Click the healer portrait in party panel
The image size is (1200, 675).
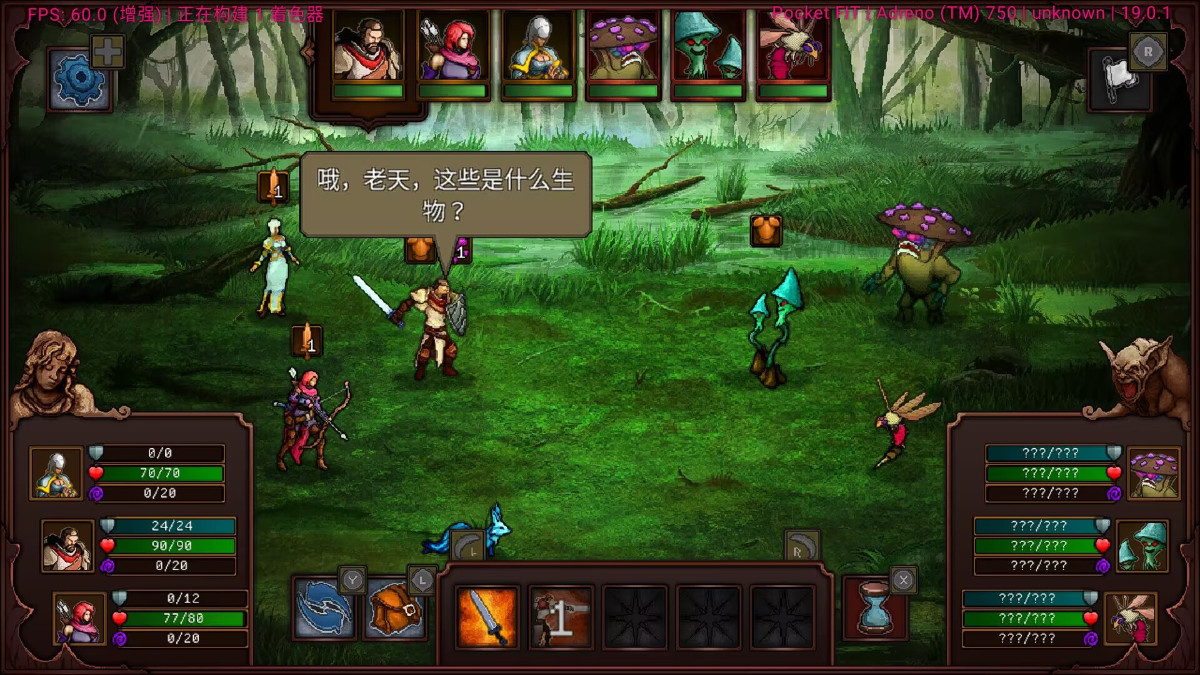[56, 473]
